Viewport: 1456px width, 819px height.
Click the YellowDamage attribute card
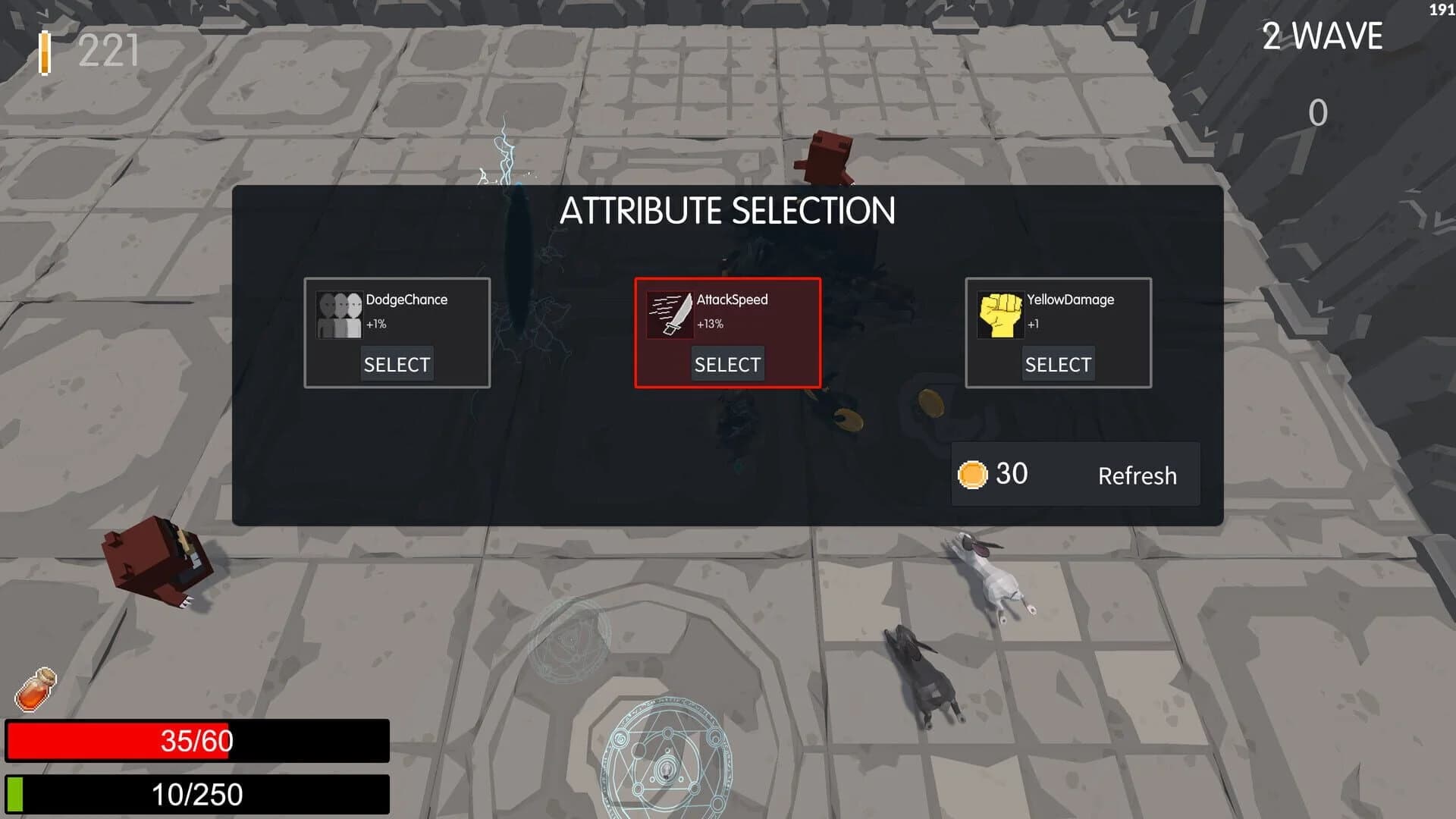coord(1059,331)
